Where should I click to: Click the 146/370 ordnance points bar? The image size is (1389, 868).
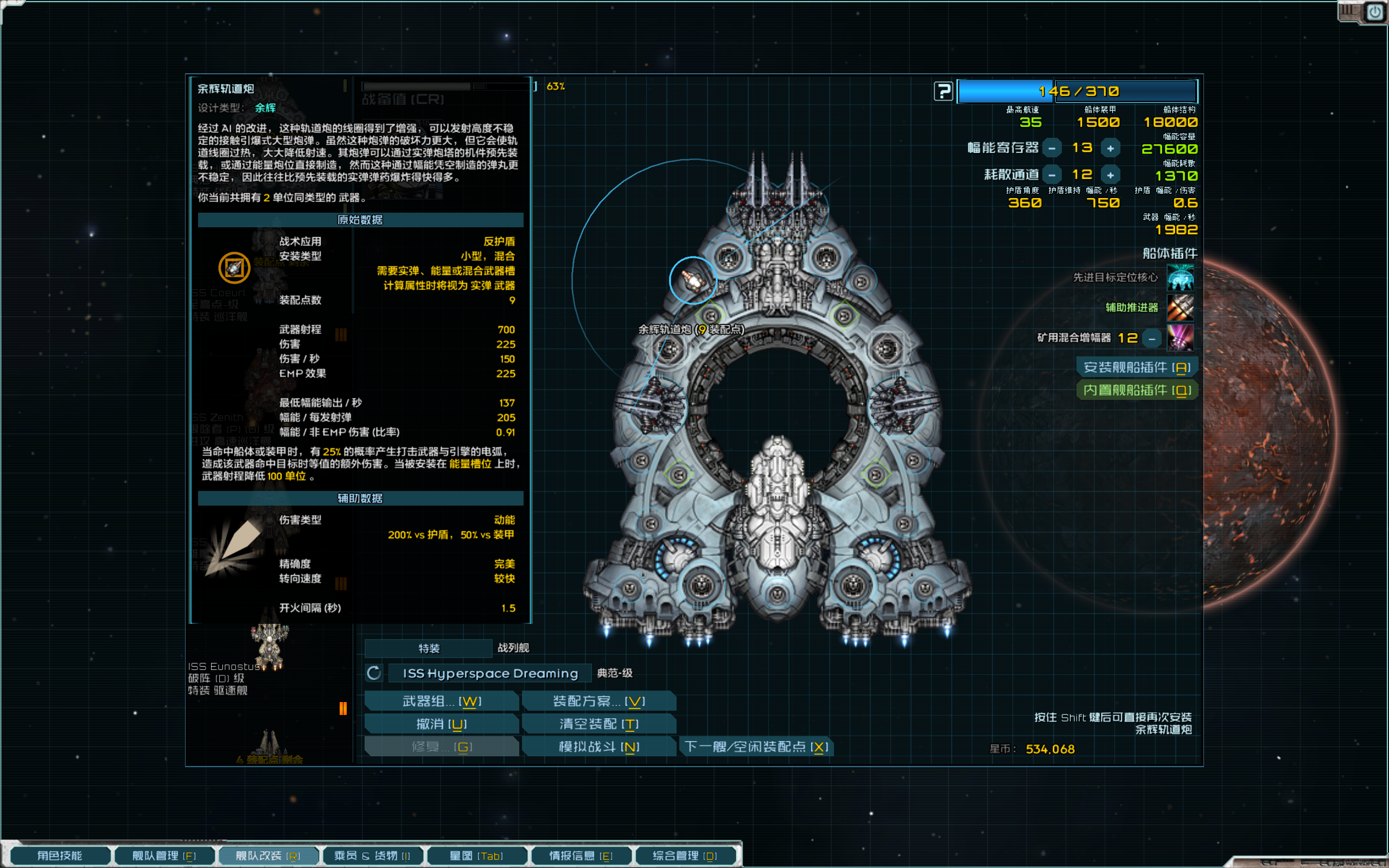click(1078, 91)
